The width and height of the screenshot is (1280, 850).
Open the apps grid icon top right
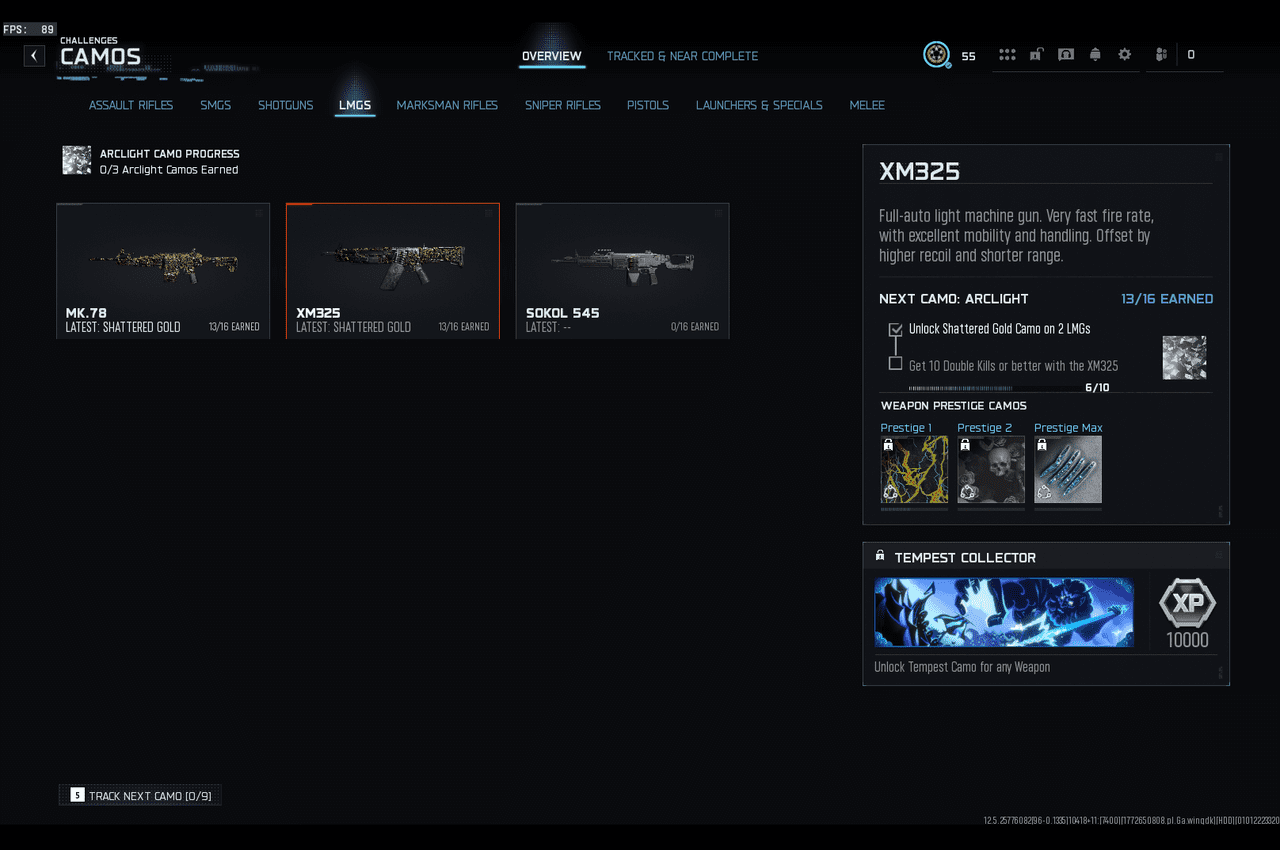tap(1007, 55)
